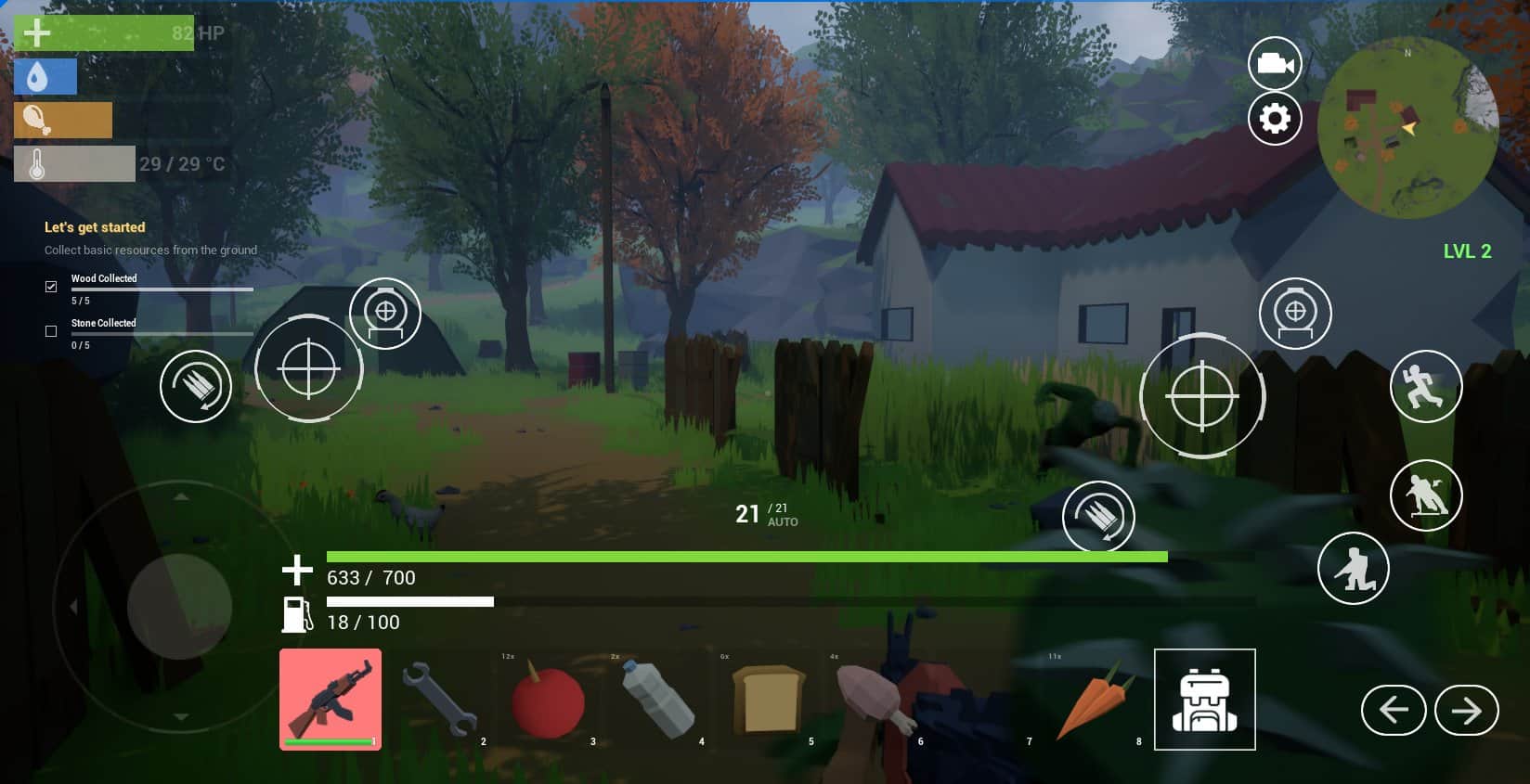
Task: Tap the crouch stance icon
Action: 1354,568
